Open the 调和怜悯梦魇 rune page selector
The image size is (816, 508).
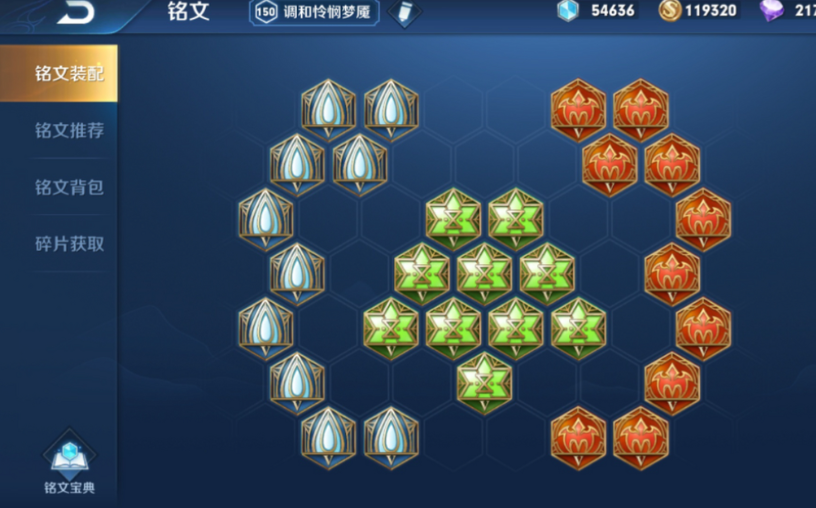coord(316,12)
